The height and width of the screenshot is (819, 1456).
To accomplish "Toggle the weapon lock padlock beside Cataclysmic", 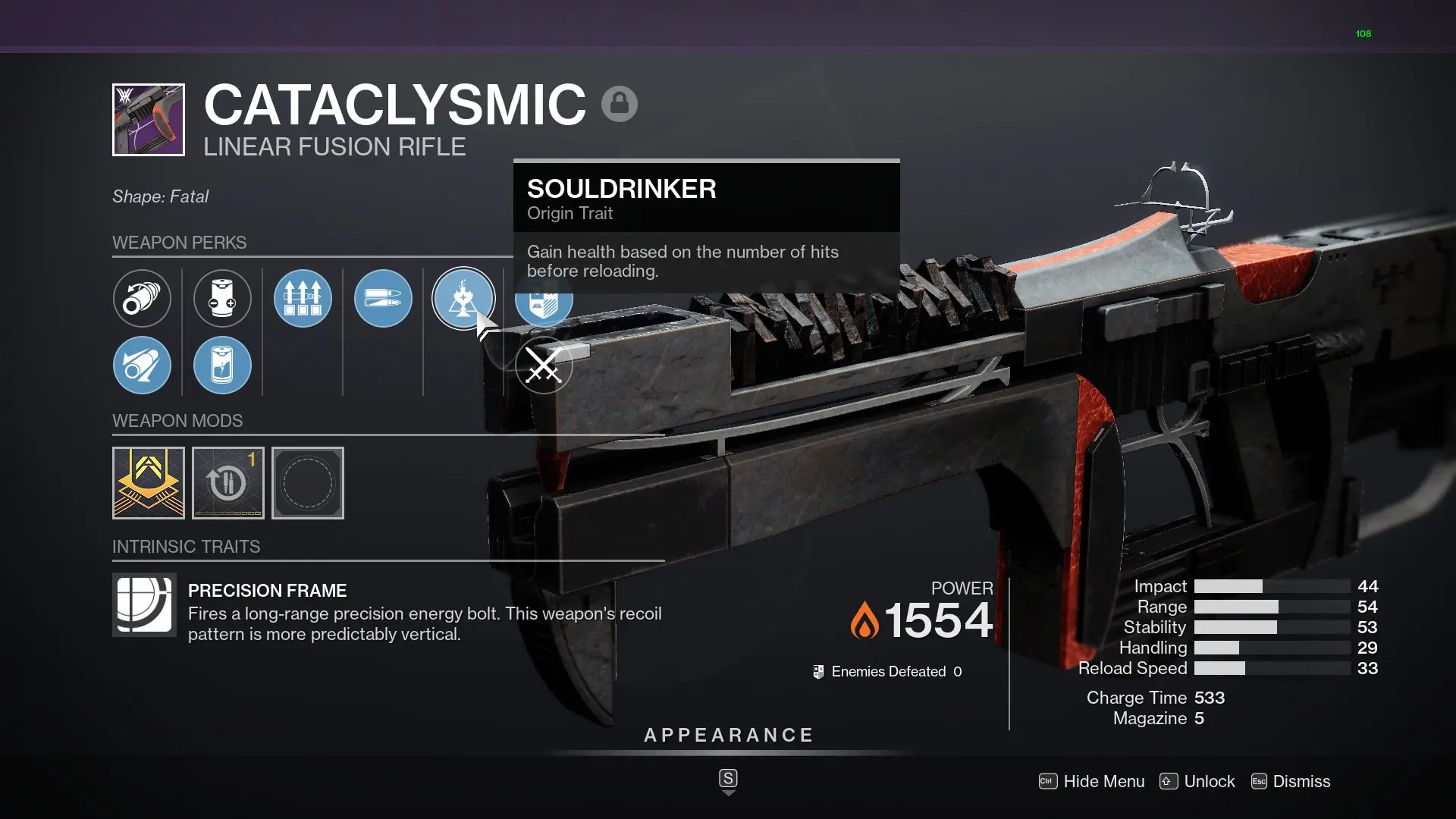I will (x=620, y=102).
